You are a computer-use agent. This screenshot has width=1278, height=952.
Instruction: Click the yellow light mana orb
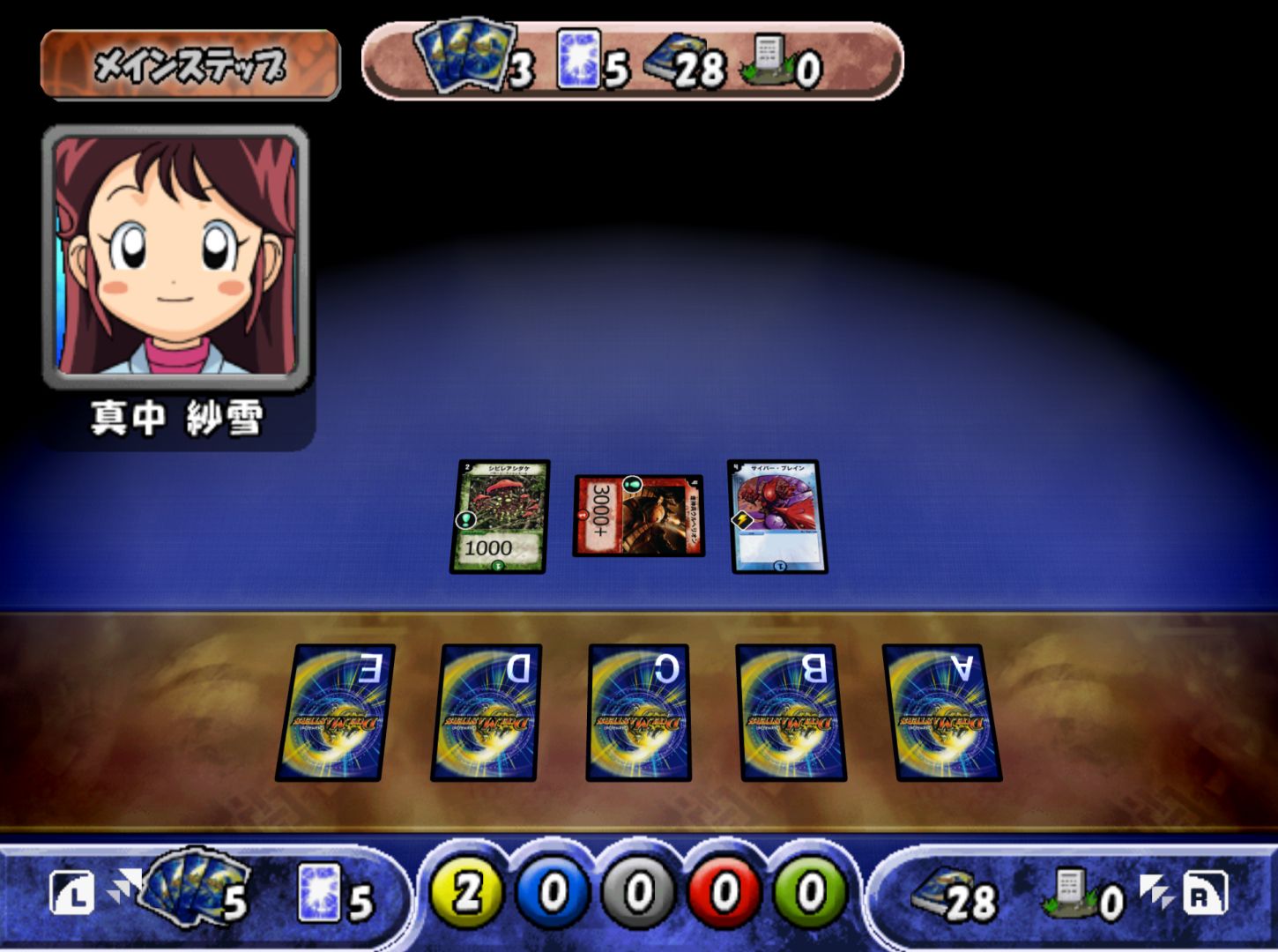point(466,892)
